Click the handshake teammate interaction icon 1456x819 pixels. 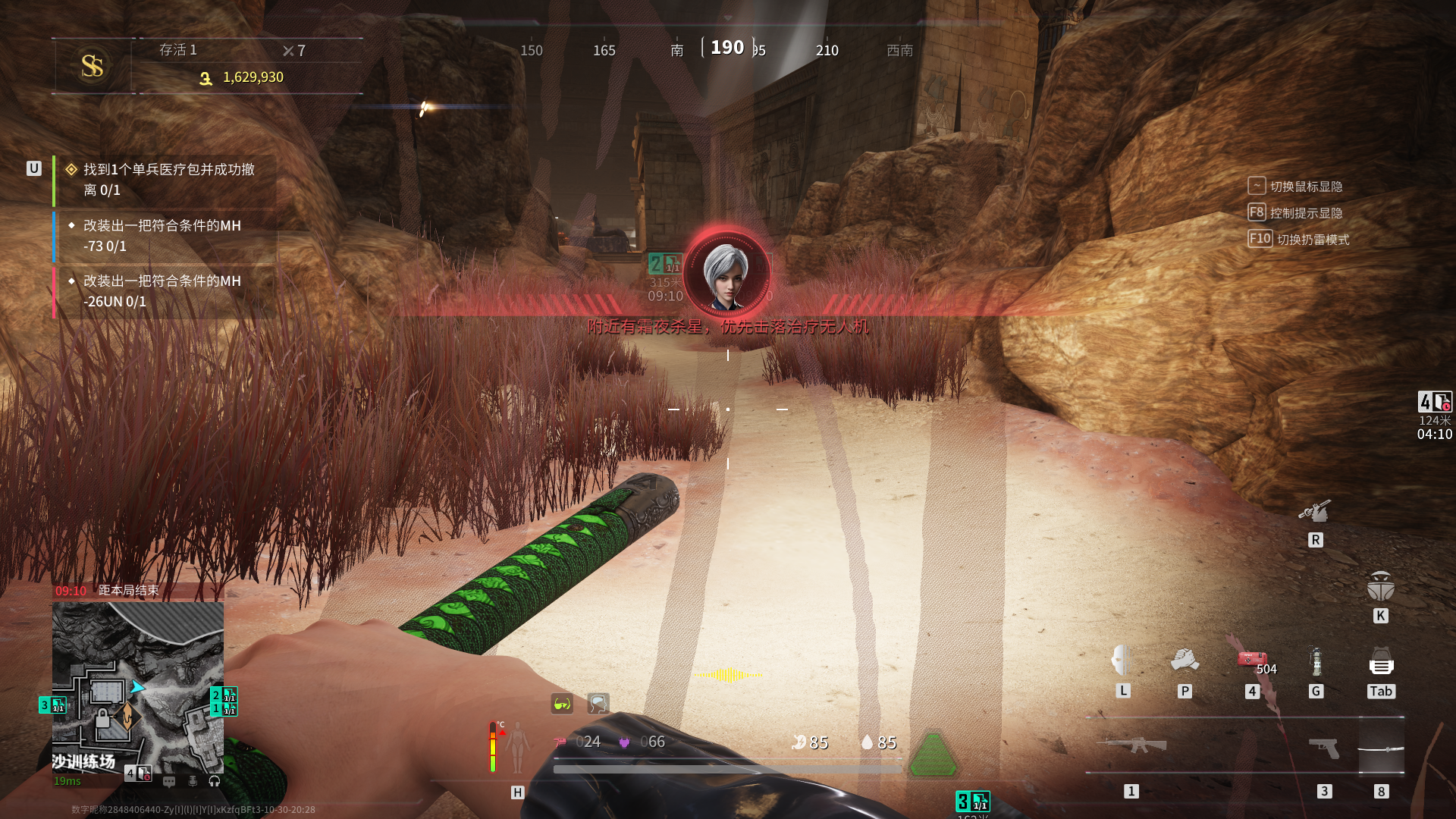coord(1185,661)
